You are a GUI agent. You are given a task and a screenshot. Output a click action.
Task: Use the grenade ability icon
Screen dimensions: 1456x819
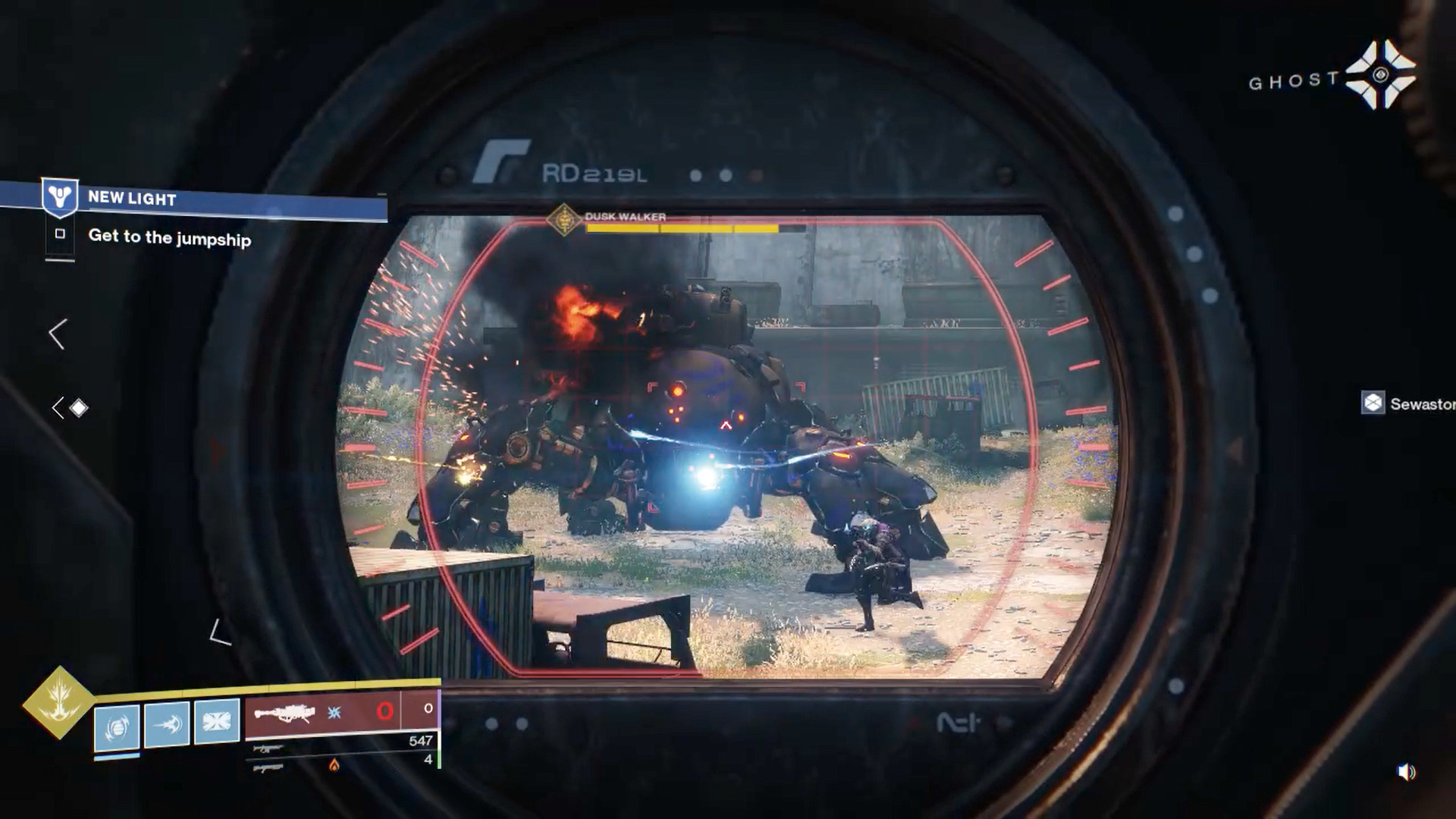coord(117,728)
